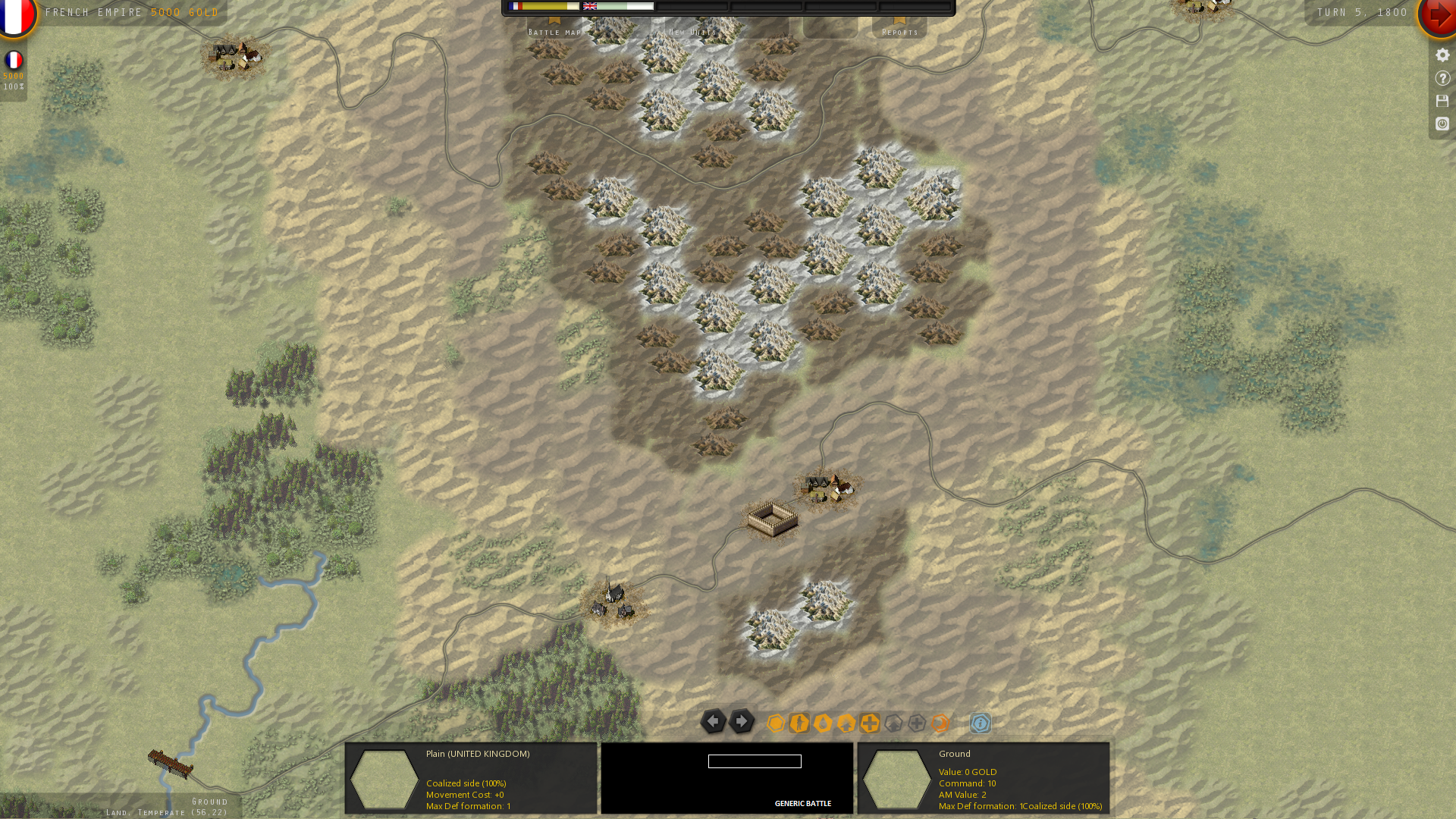Save the game with the floppy disk icon
Image resolution: width=1456 pixels, height=819 pixels.
click(x=1442, y=101)
